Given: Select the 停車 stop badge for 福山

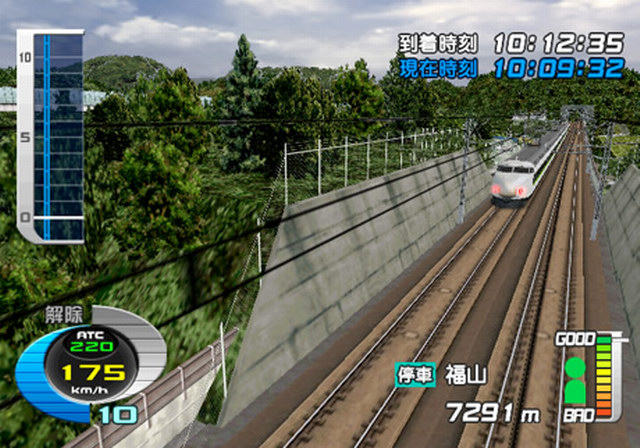Looking at the screenshot, I should (x=415, y=375).
